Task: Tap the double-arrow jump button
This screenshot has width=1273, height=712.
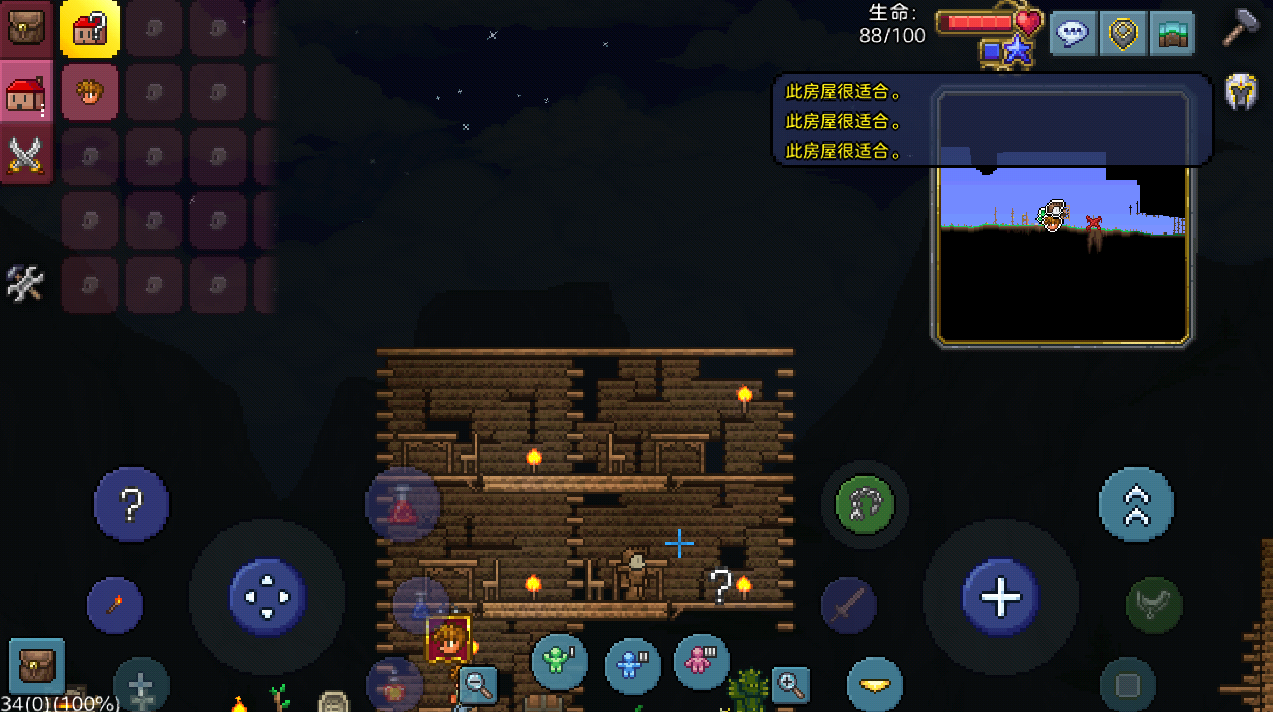Action: pos(1136,505)
